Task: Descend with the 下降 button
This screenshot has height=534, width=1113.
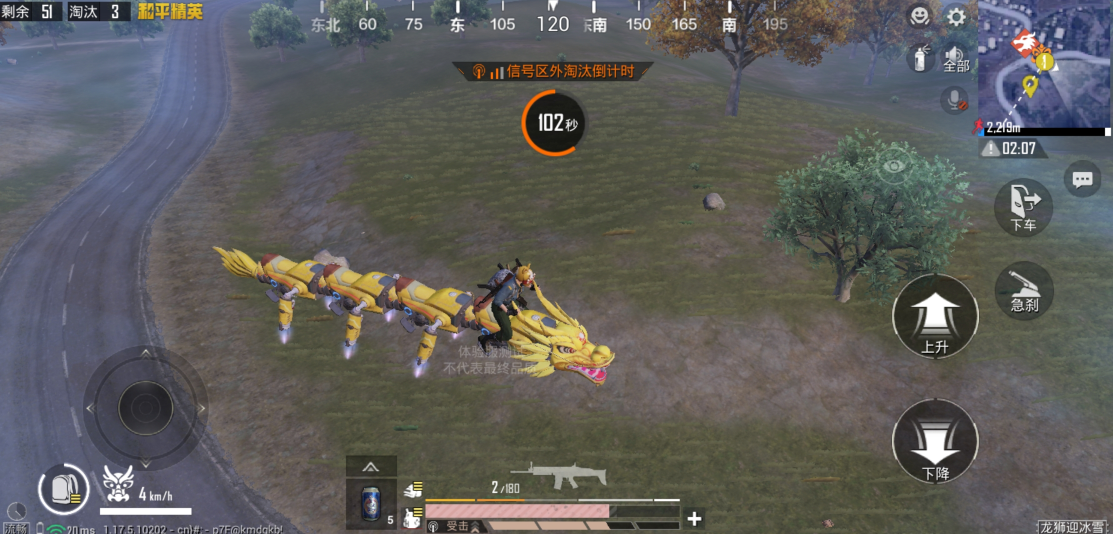Action: (x=934, y=442)
